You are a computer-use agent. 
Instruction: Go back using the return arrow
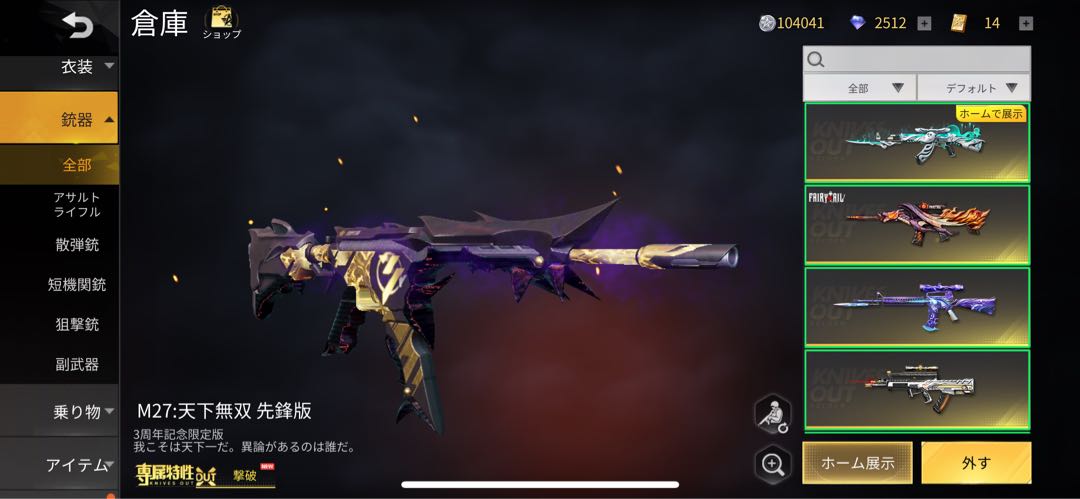[x=75, y=24]
